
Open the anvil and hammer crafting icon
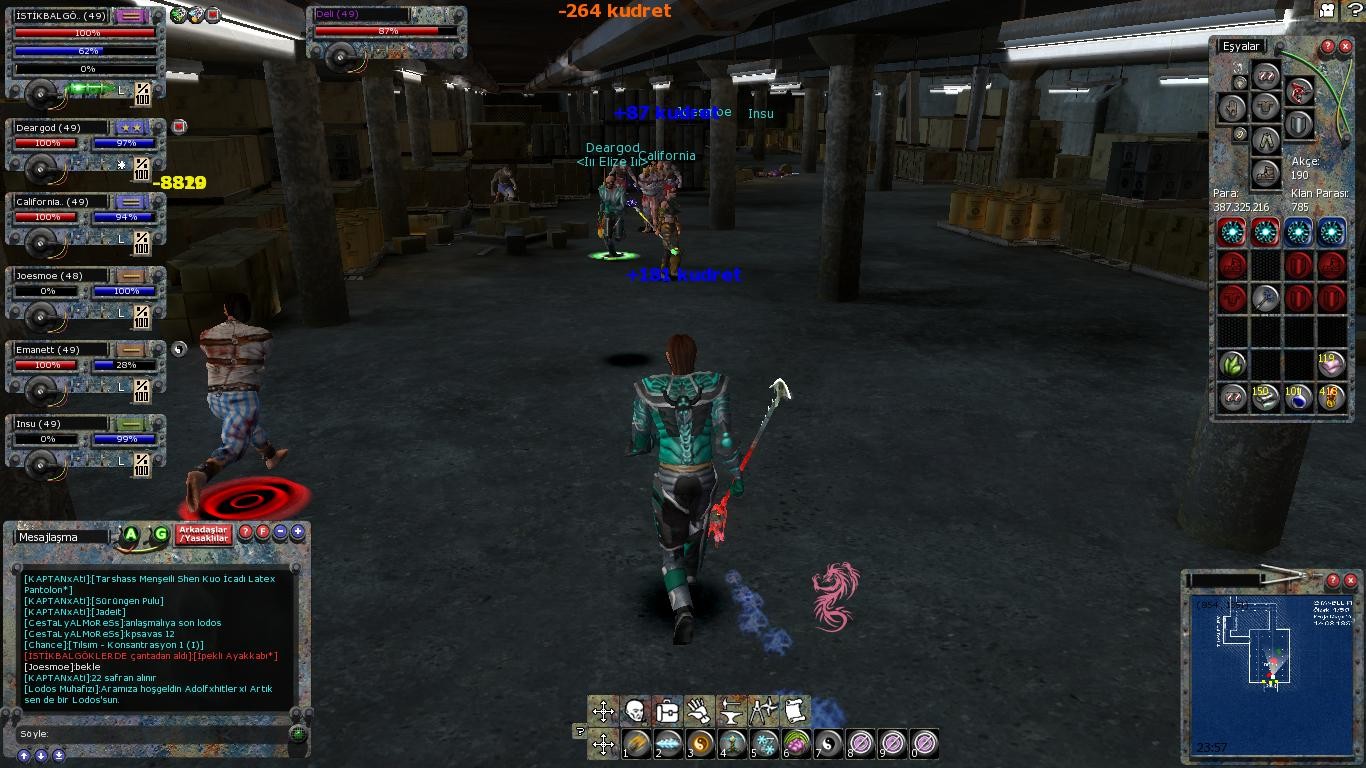click(x=731, y=712)
